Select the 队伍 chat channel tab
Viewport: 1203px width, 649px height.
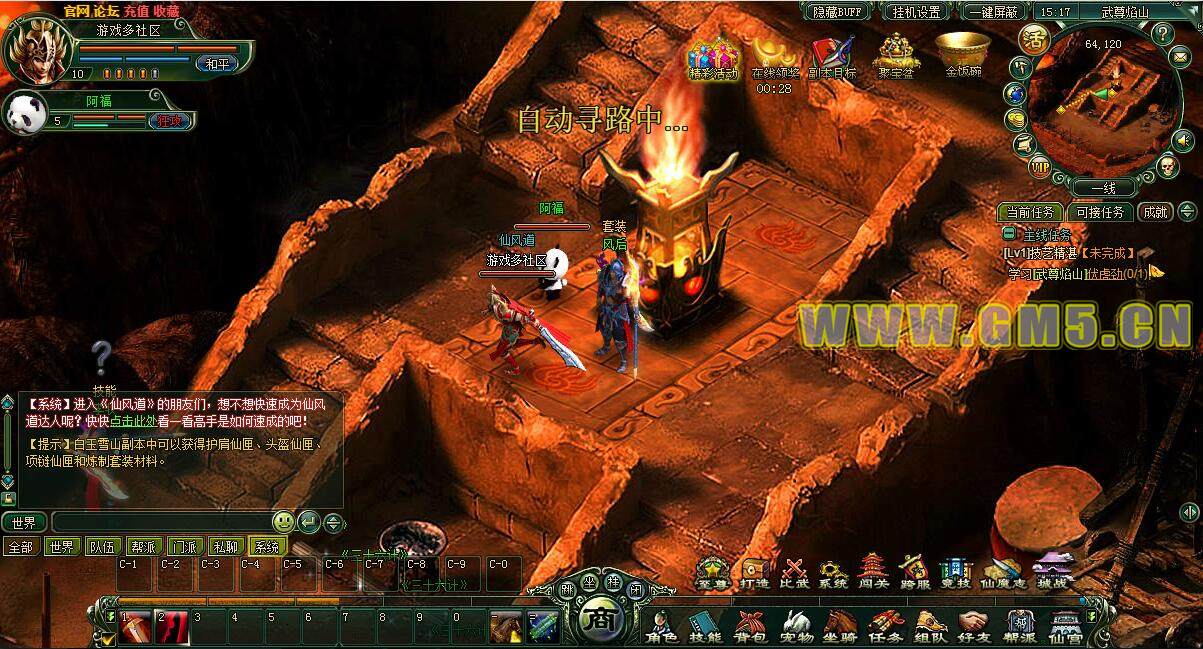click(x=101, y=547)
